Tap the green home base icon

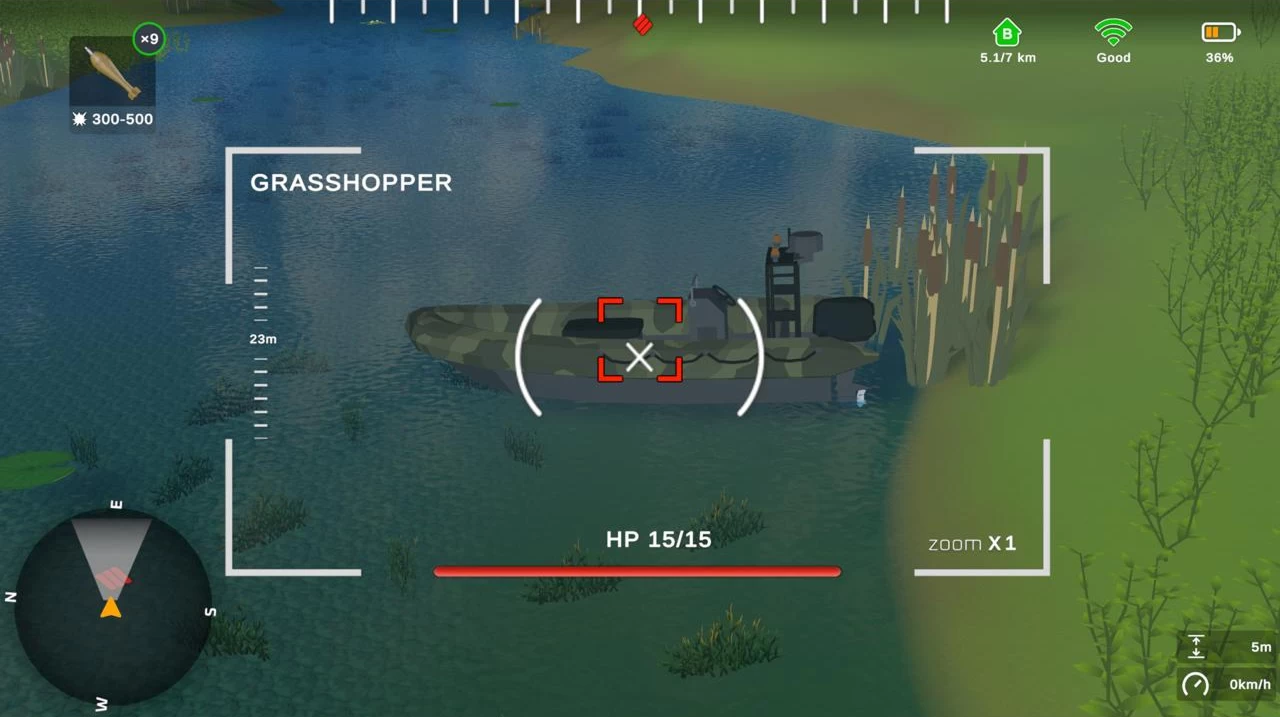click(1007, 33)
